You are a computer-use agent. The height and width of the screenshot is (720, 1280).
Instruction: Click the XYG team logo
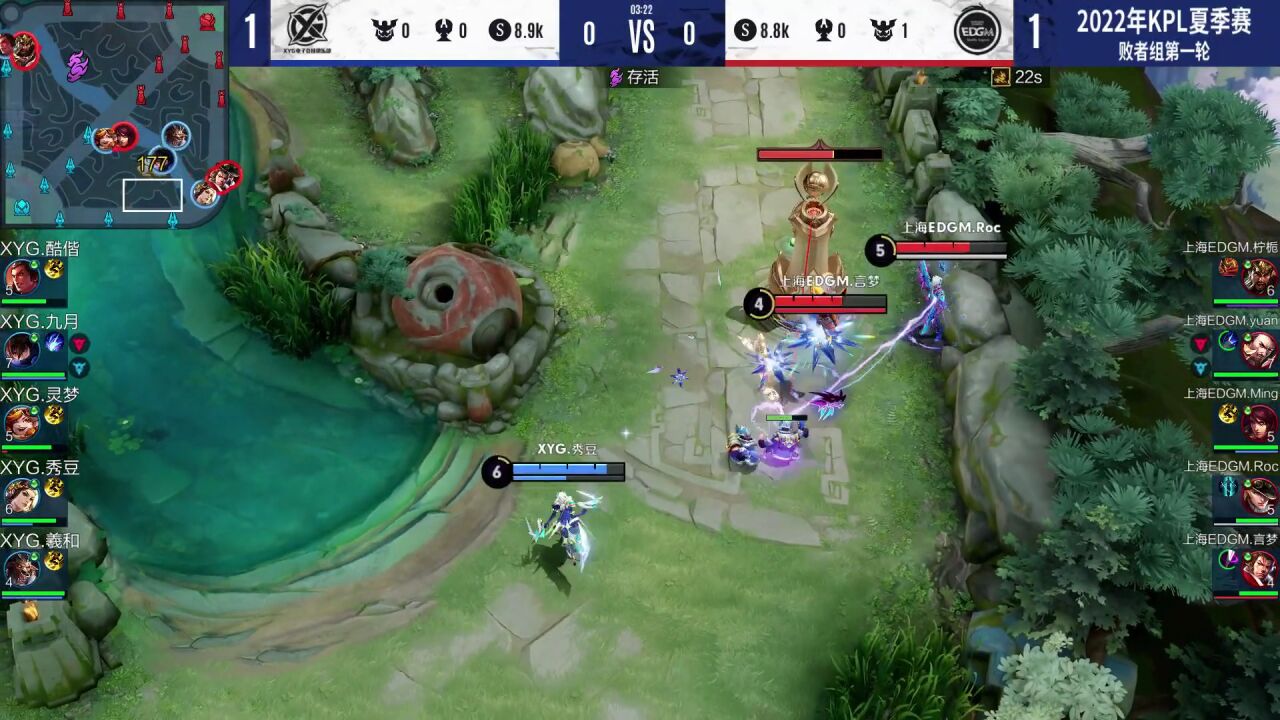point(307,32)
